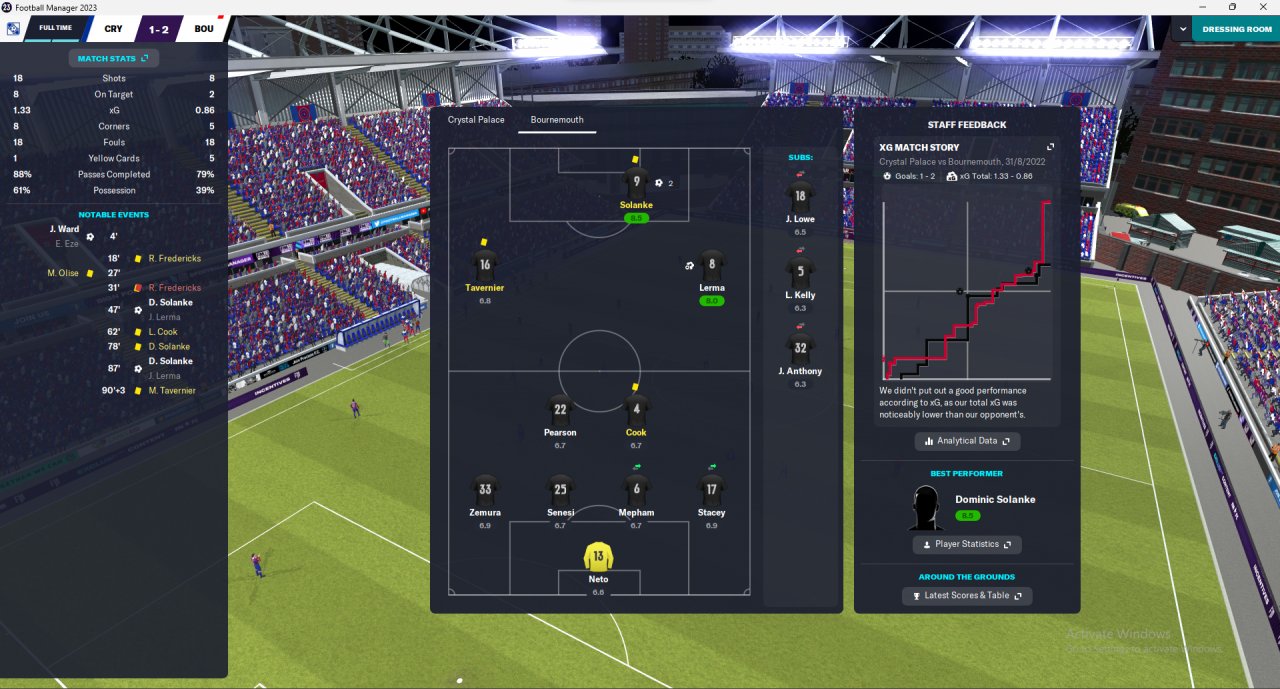This screenshot has height=689, width=1280.
Task: Select the Bournemouth lineup tab
Action: (557, 120)
